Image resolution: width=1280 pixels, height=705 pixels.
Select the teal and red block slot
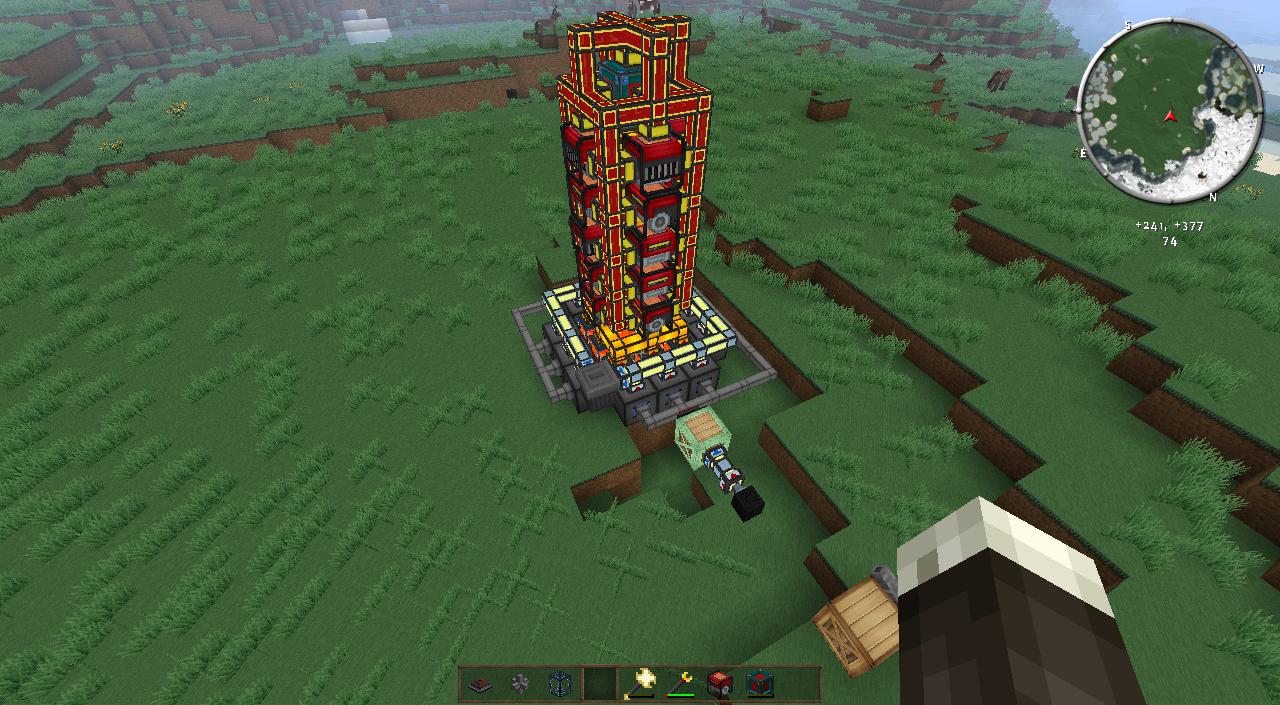(x=760, y=684)
